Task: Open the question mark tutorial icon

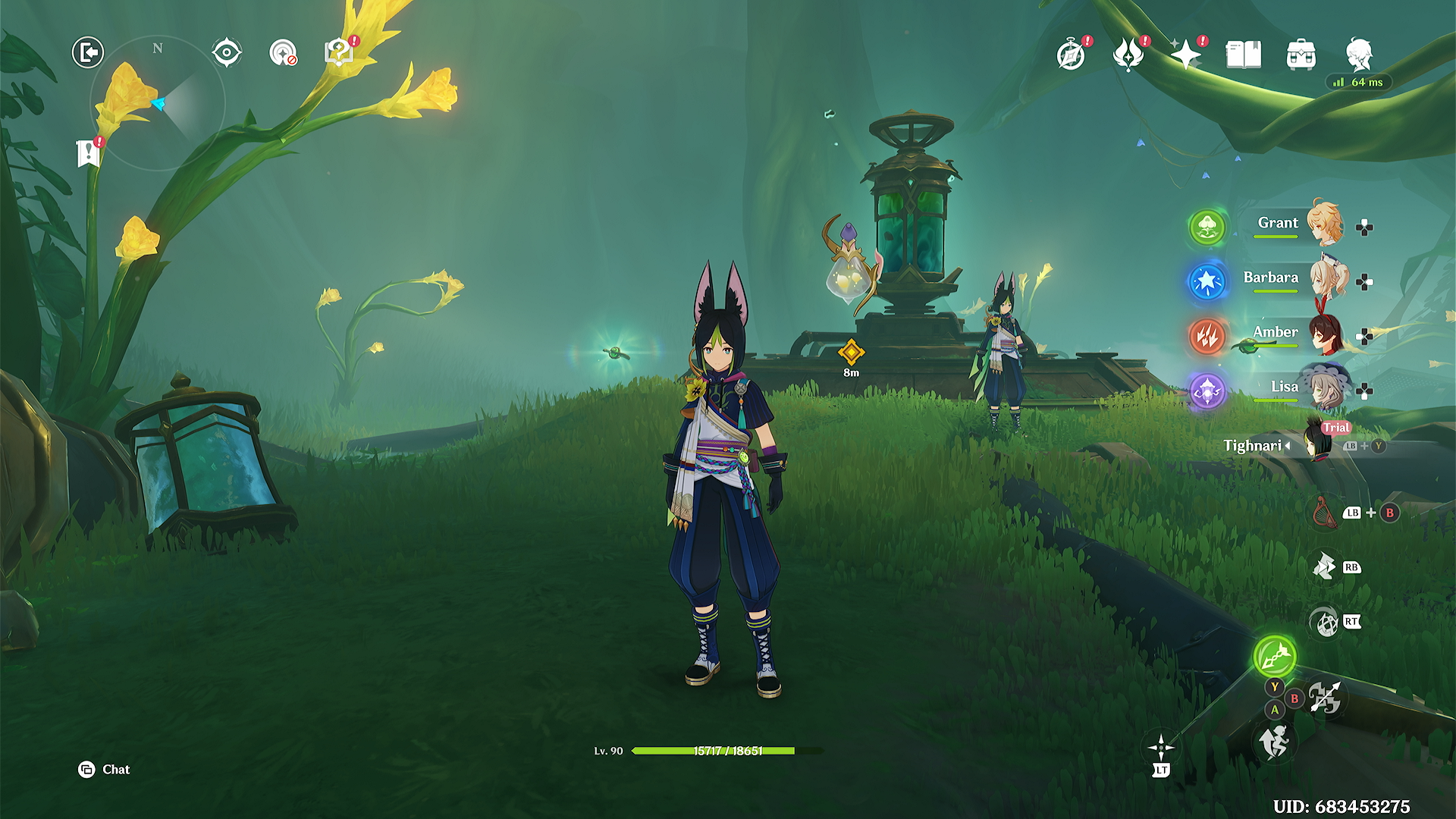Action: pos(339,52)
